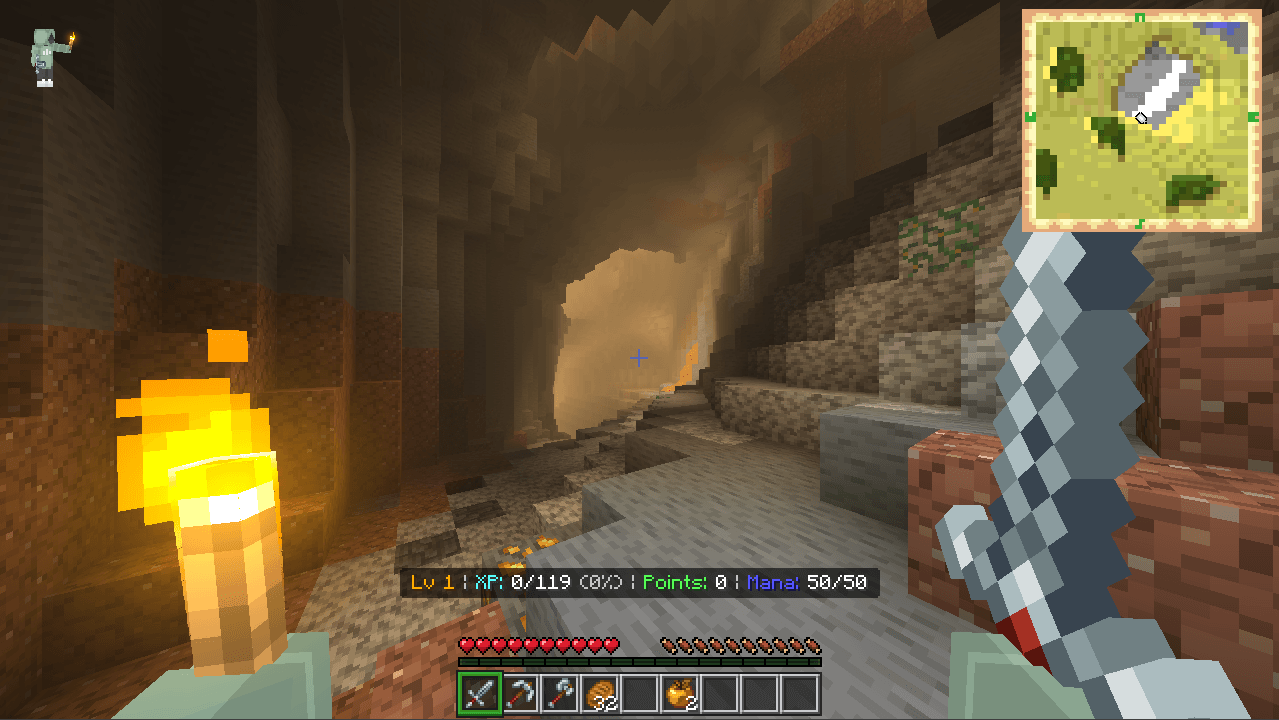
Task: Select the golden apple hotbar slot
Action: click(679, 693)
